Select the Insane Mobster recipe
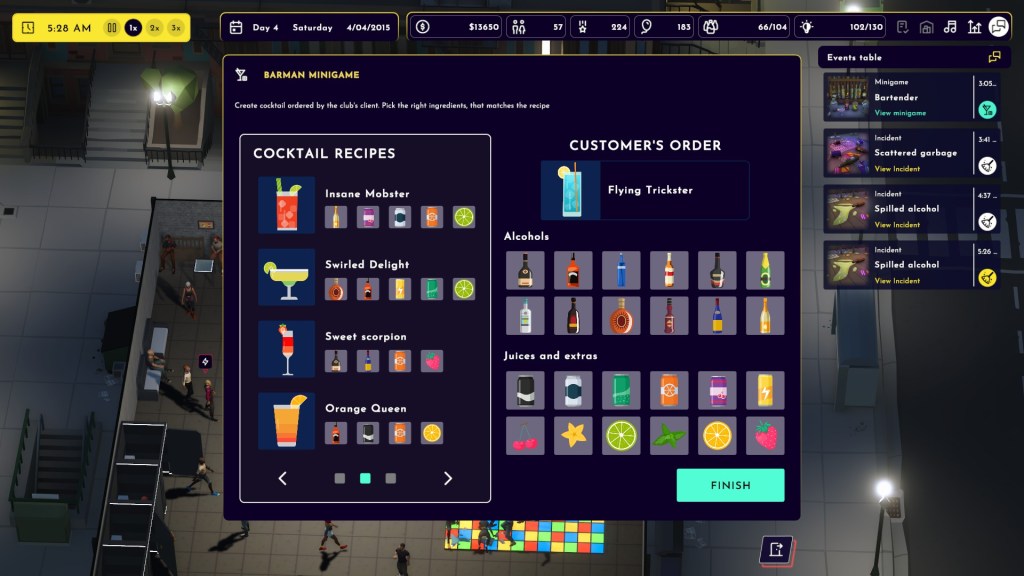This screenshot has width=1024, height=576. coord(366,194)
